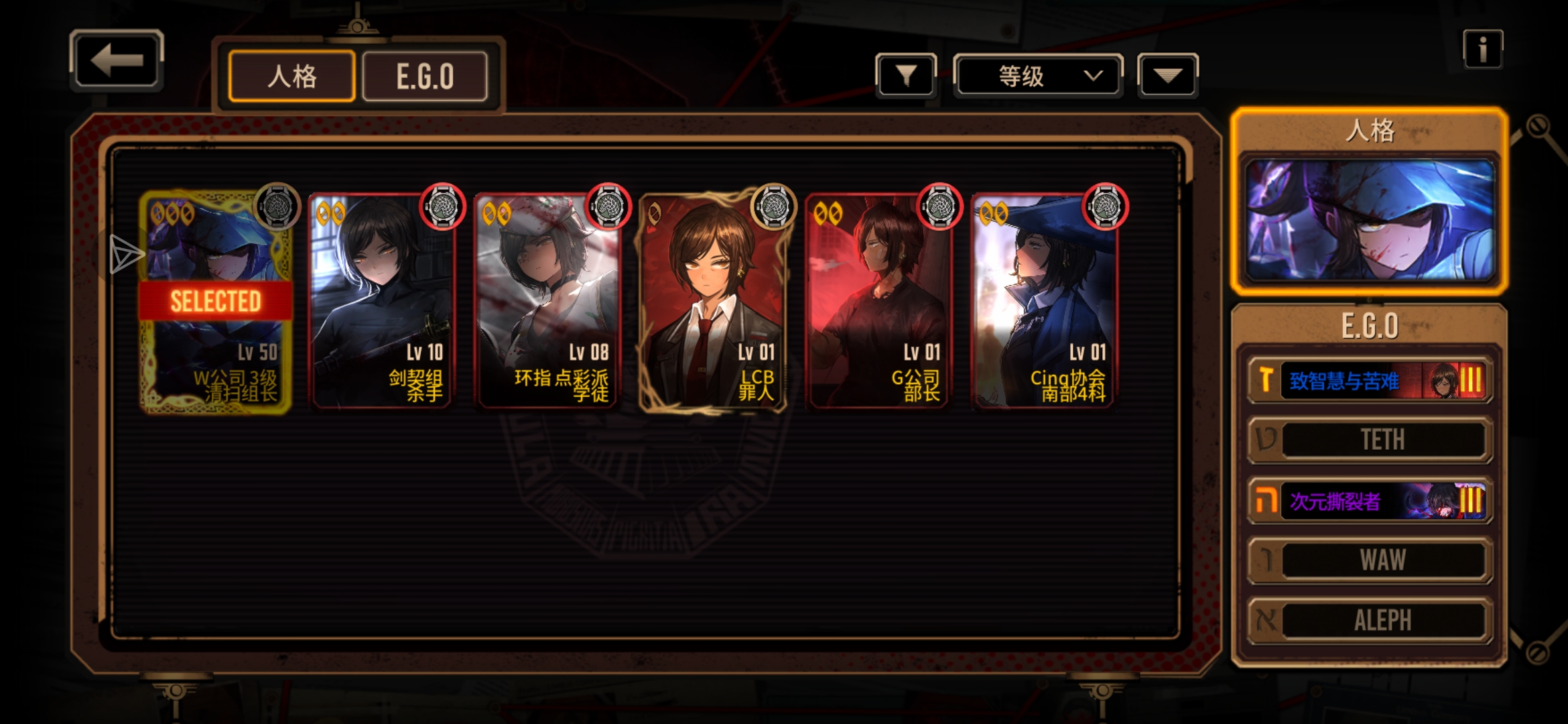Select the W公司3级清扫组长 identity card
The width and height of the screenshot is (1568, 724).
(x=216, y=302)
